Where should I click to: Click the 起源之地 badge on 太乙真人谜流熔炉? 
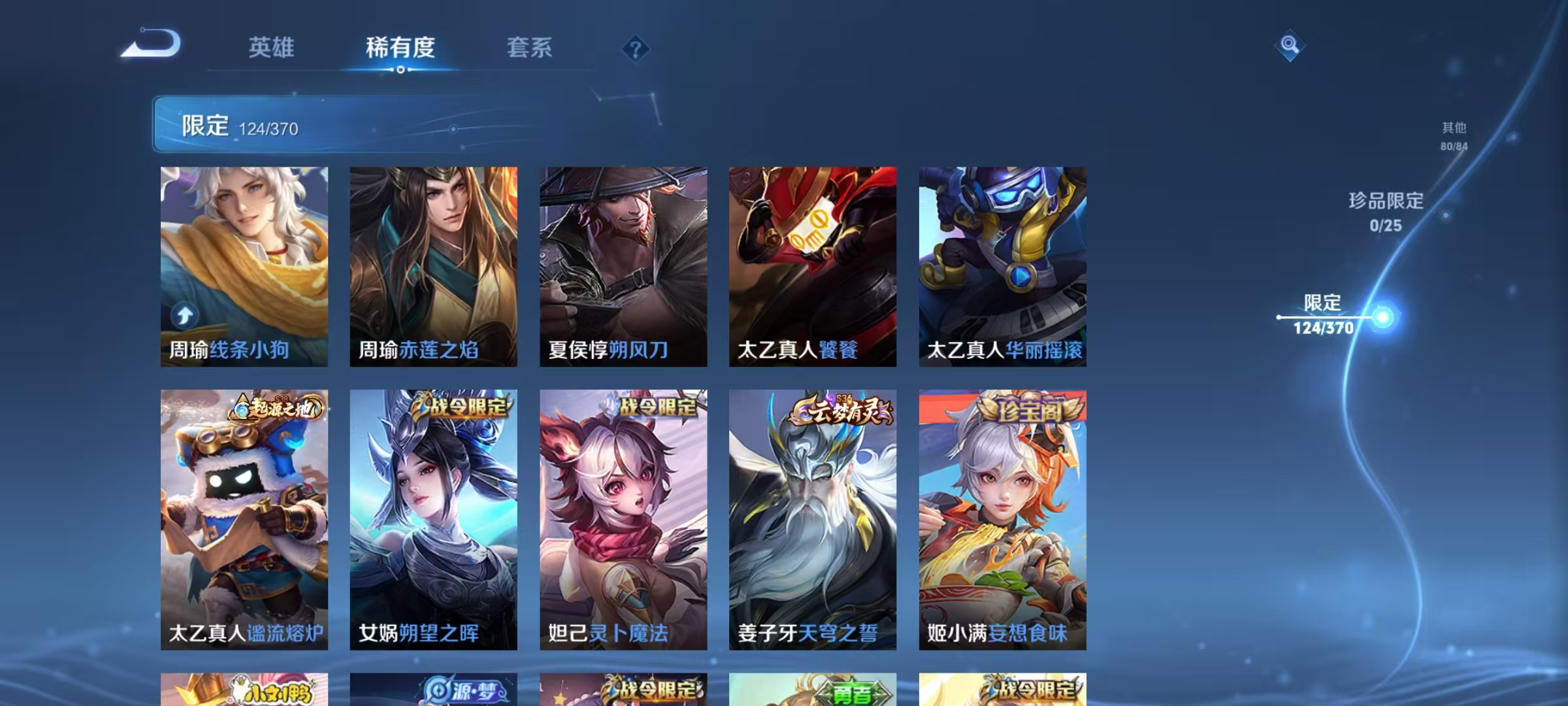pyautogui.click(x=277, y=406)
